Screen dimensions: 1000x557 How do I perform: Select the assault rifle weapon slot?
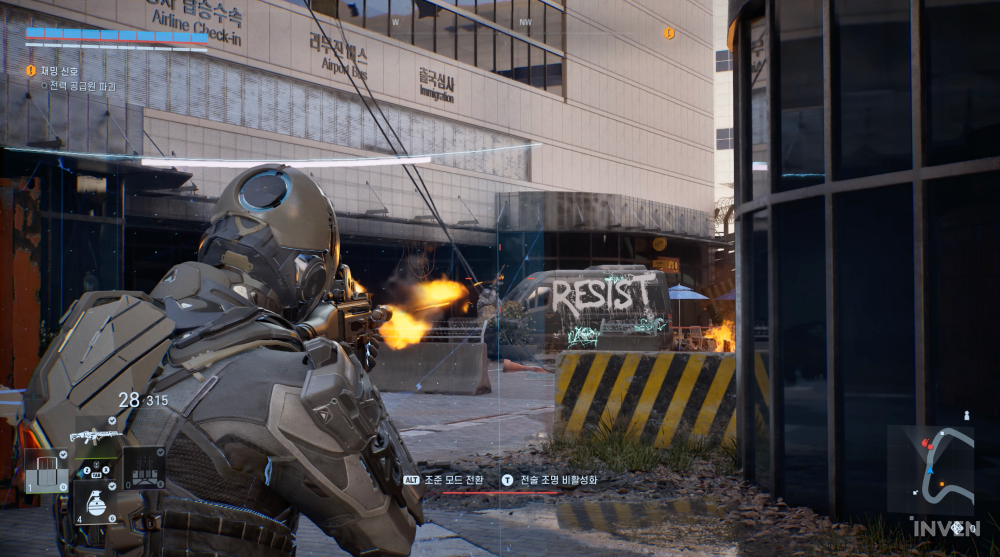(x=96, y=436)
